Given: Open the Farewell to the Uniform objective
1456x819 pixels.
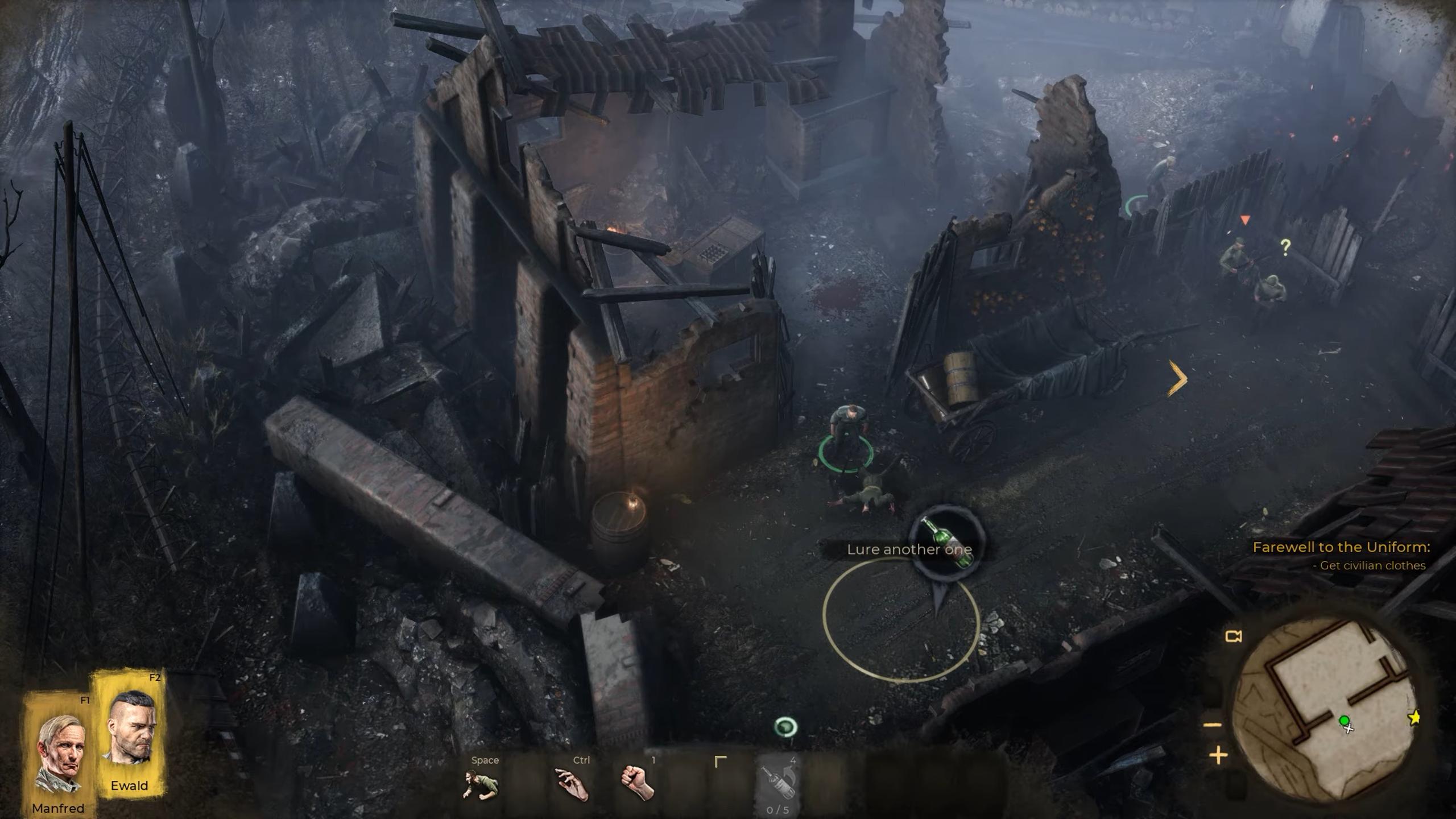Looking at the screenshot, I should point(1341,547).
